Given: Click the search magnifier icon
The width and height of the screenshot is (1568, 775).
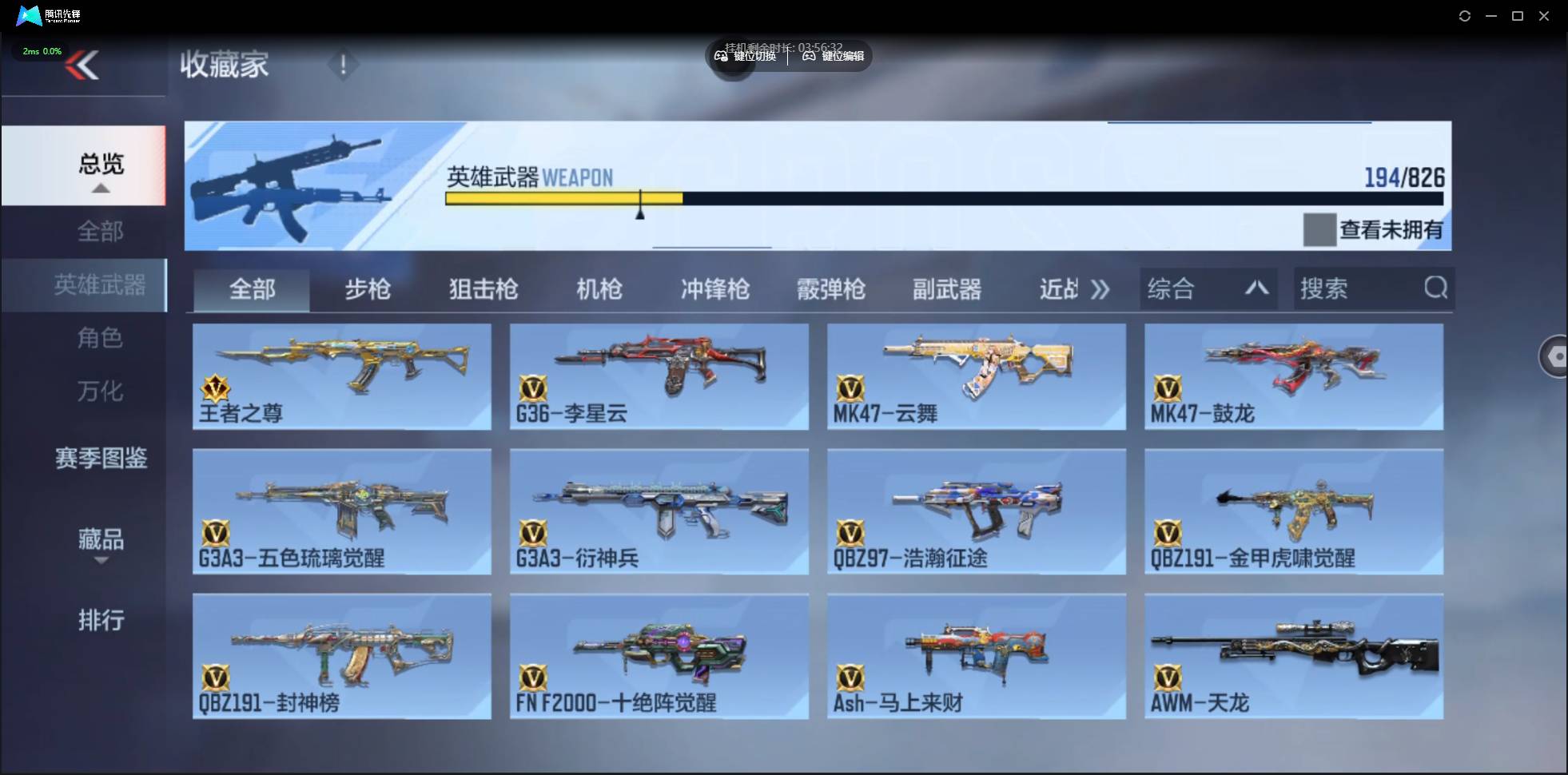Looking at the screenshot, I should [1436, 288].
